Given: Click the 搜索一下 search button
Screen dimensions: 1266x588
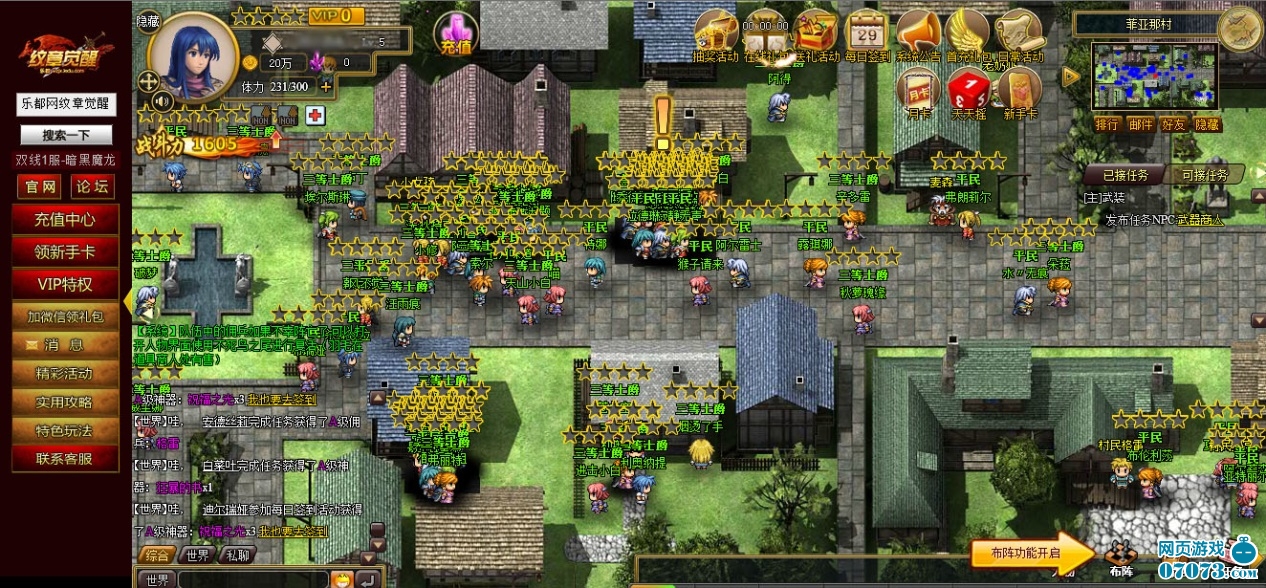Looking at the screenshot, I should click(x=65, y=135).
